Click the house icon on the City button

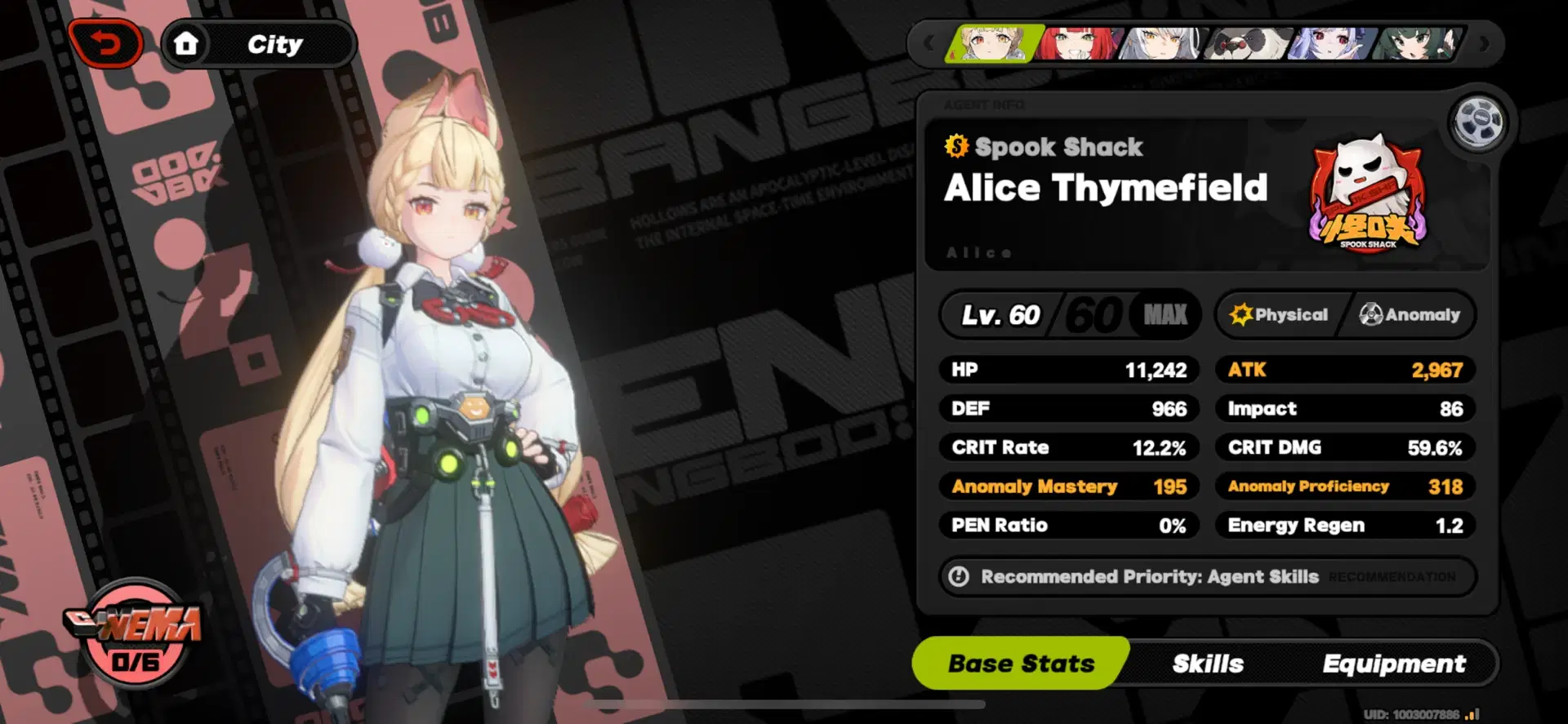(187, 42)
